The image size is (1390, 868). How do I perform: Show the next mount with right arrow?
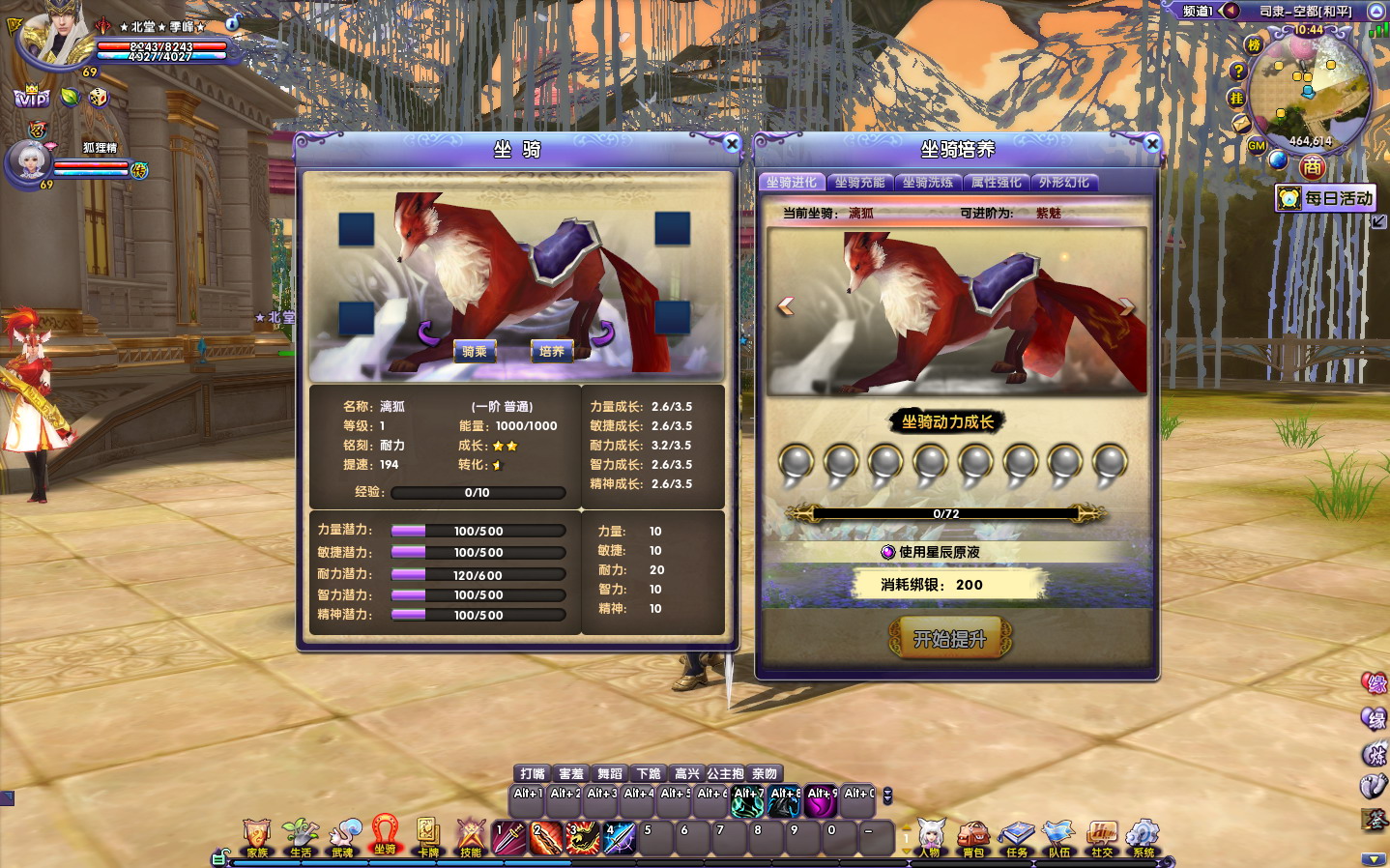tap(1126, 306)
